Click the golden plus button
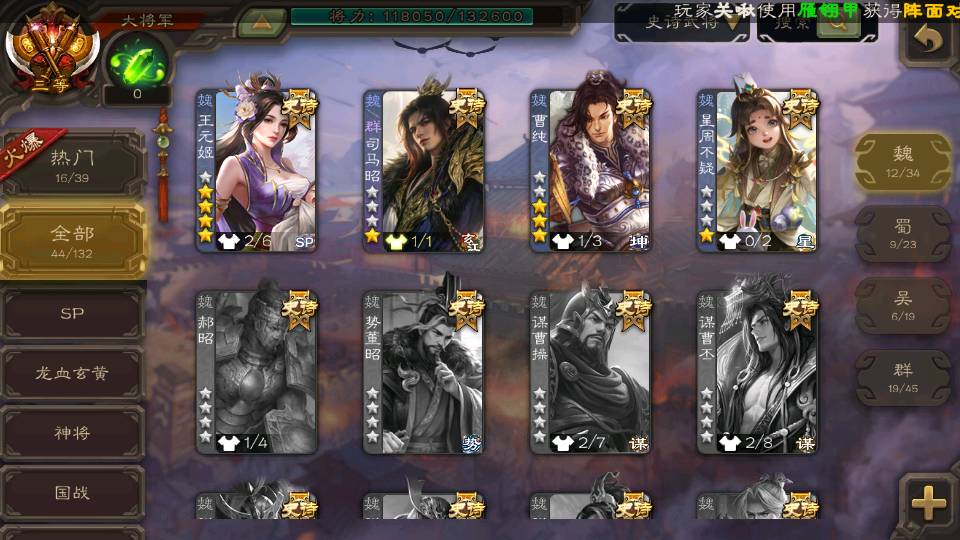Image resolution: width=960 pixels, height=540 pixels. pos(929,503)
